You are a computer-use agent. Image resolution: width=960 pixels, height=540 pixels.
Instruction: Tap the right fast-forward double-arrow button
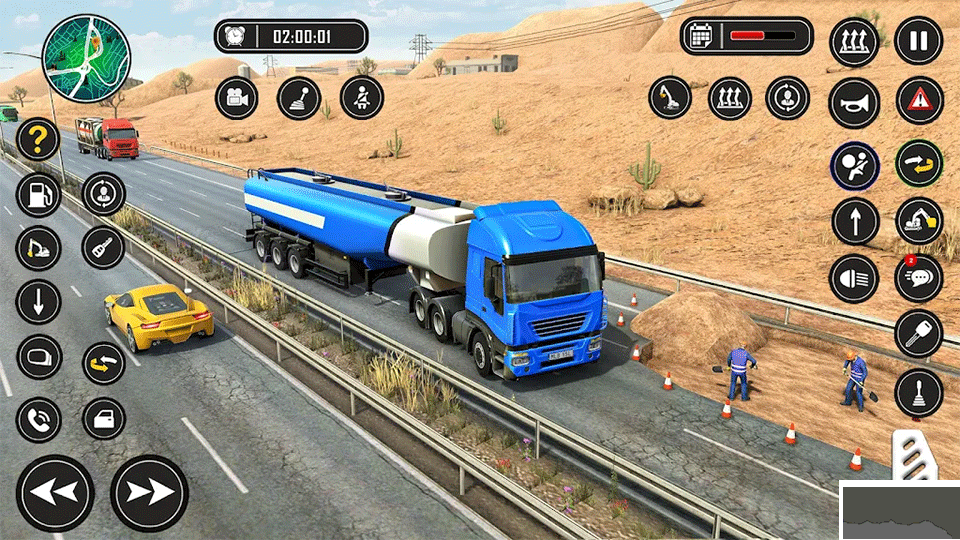pos(149,493)
